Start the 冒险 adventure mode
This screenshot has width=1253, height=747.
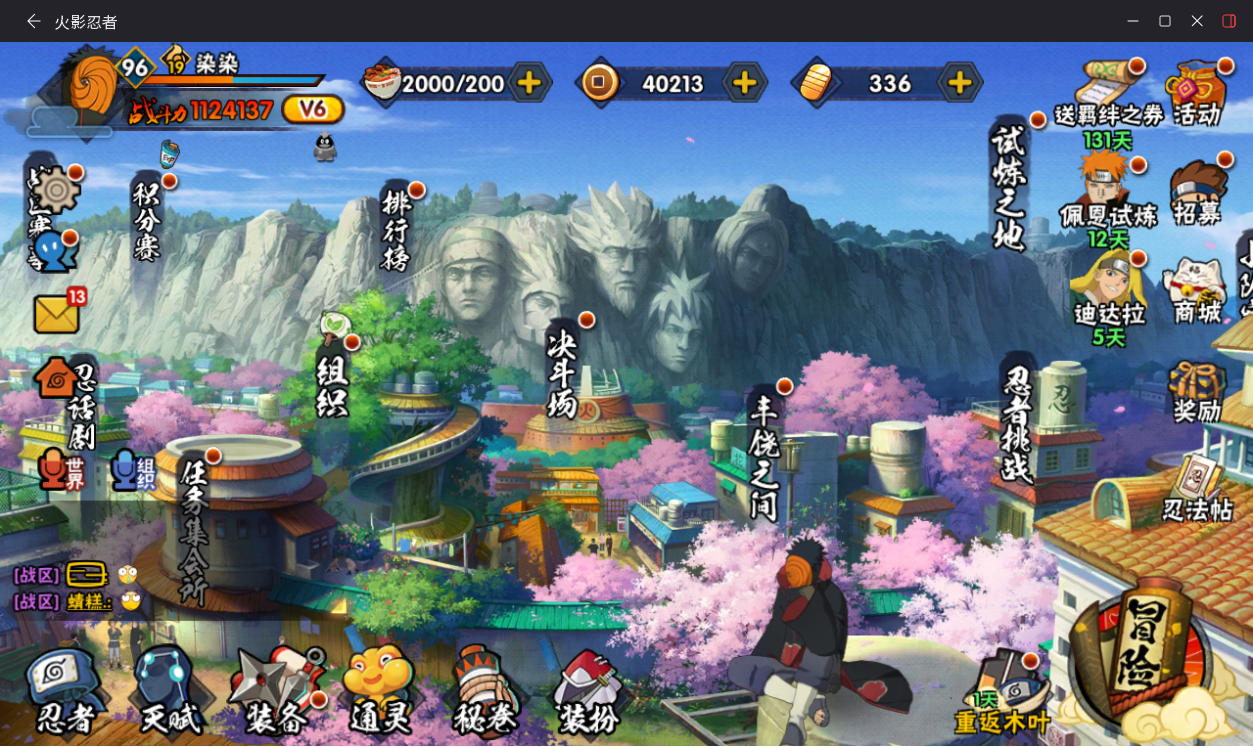(x=1141, y=651)
